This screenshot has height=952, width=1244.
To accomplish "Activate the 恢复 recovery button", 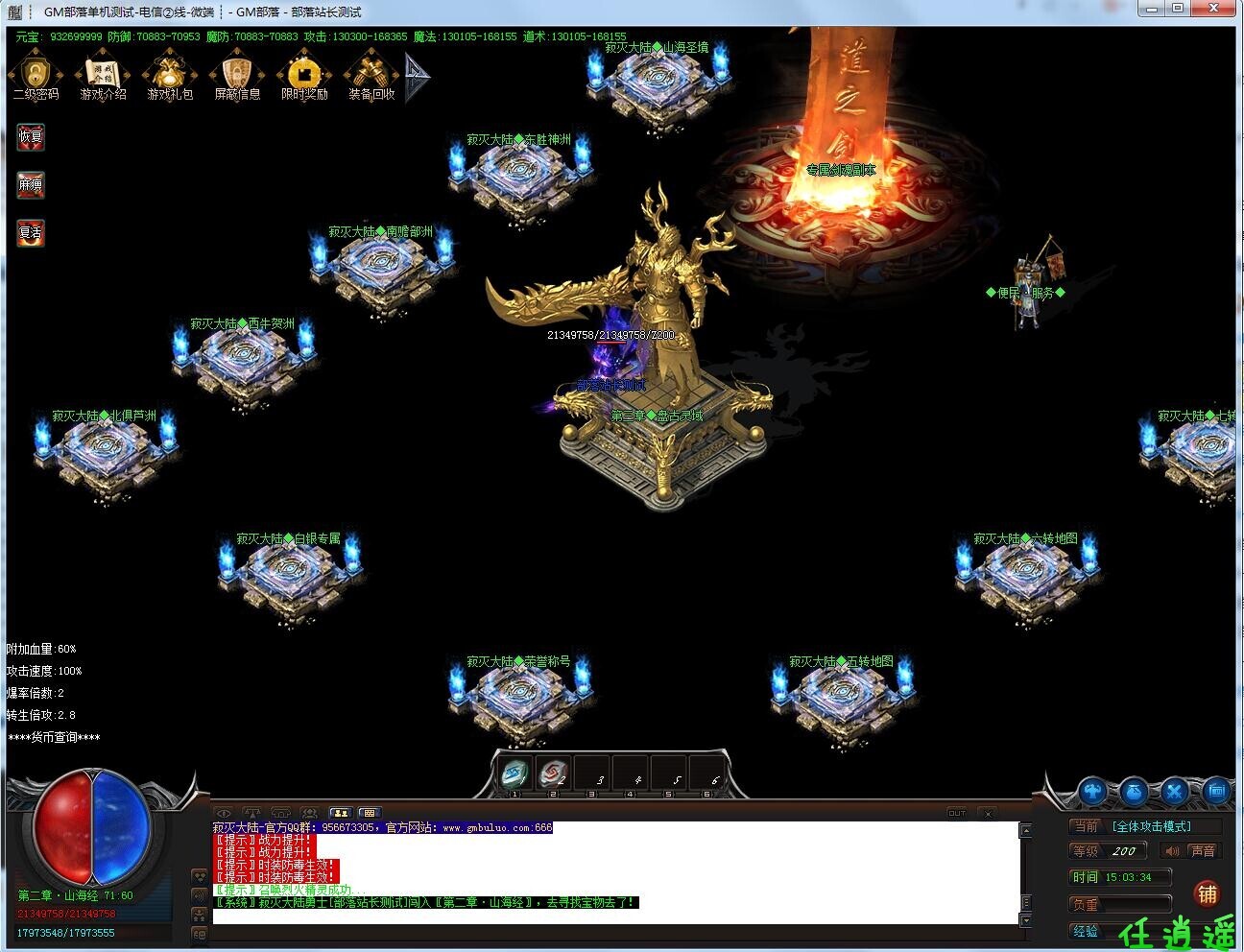I will [x=31, y=136].
